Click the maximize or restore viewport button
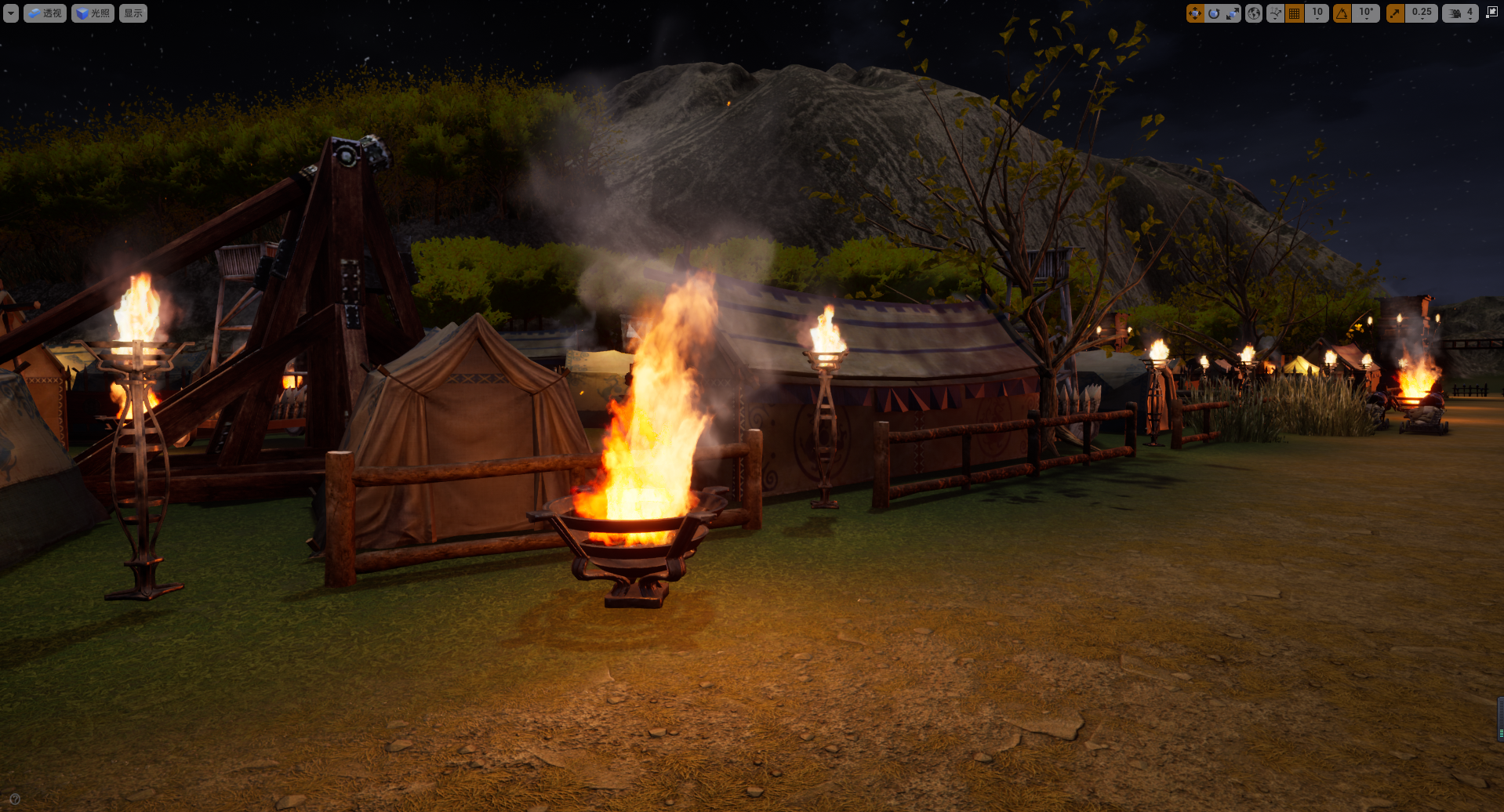Image resolution: width=1504 pixels, height=812 pixels. coord(1491,13)
